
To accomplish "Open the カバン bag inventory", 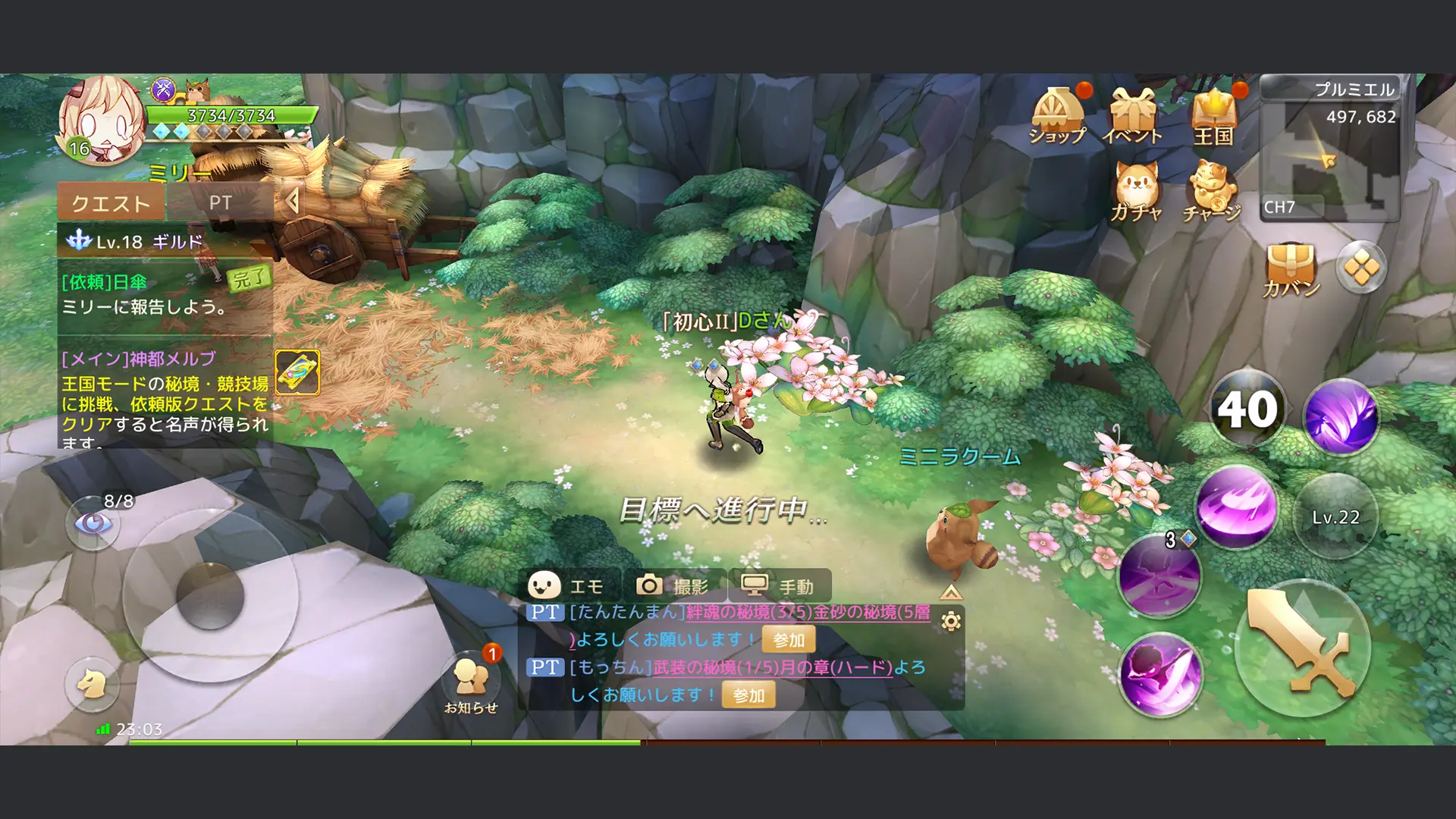I will pos(1291,268).
